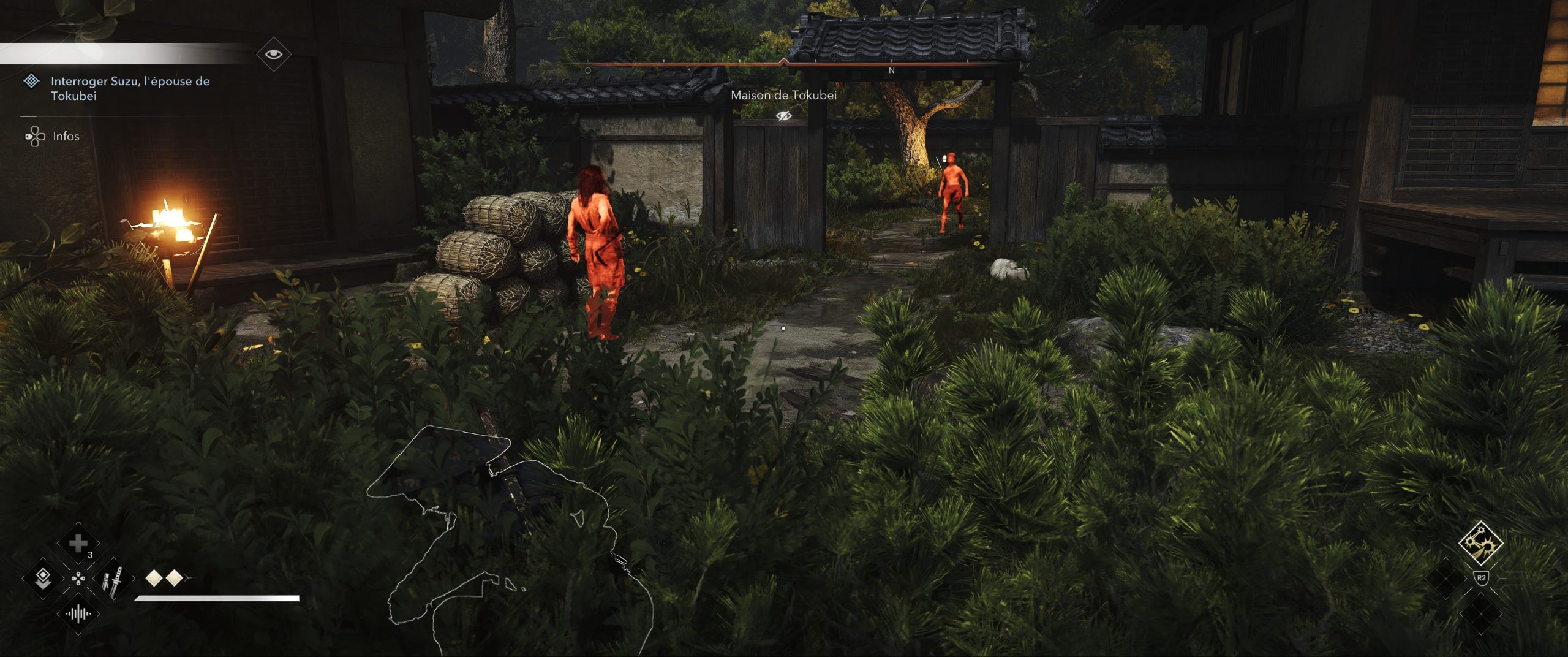Choose the sheathed katana weapon slot
Screen dimensions: 1568x657
(113, 580)
